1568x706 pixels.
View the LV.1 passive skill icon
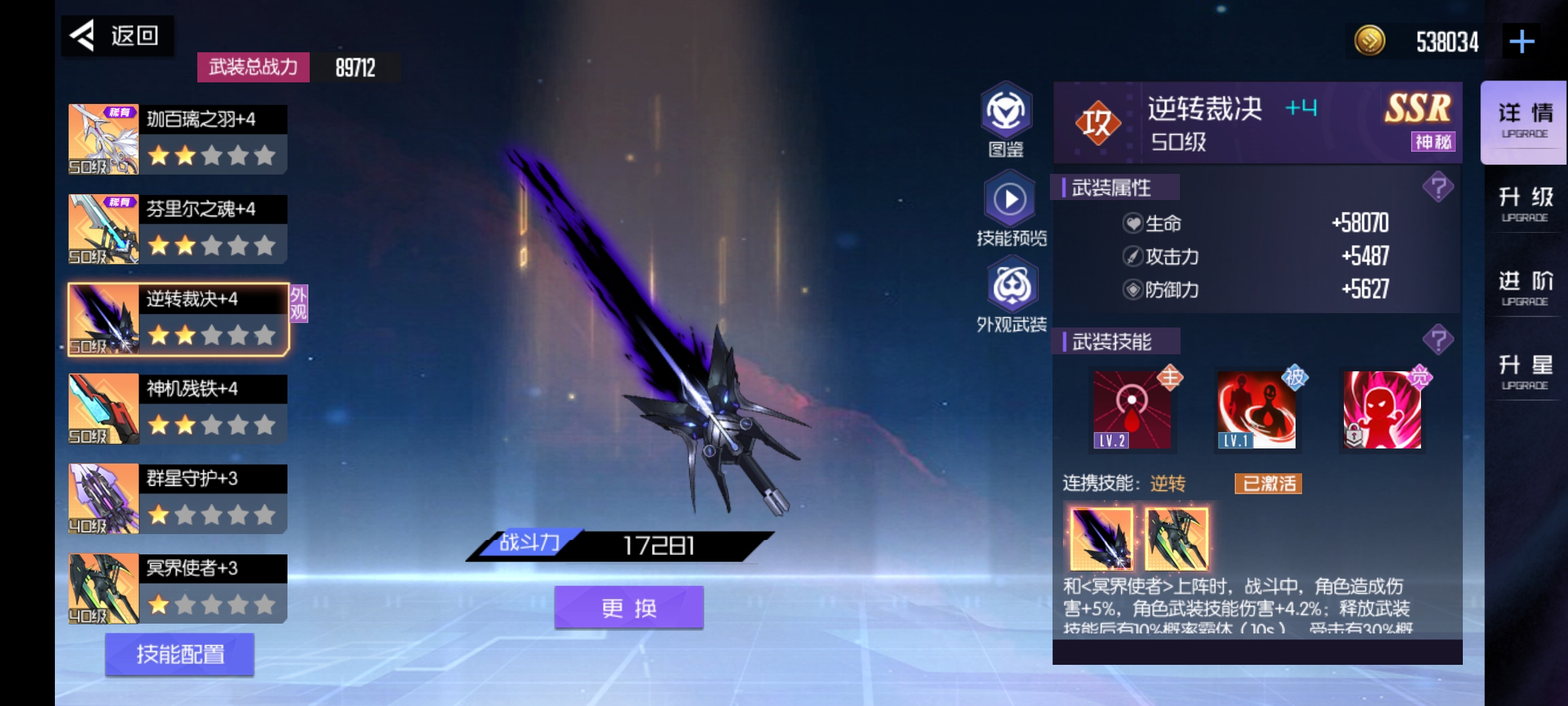(x=1256, y=410)
